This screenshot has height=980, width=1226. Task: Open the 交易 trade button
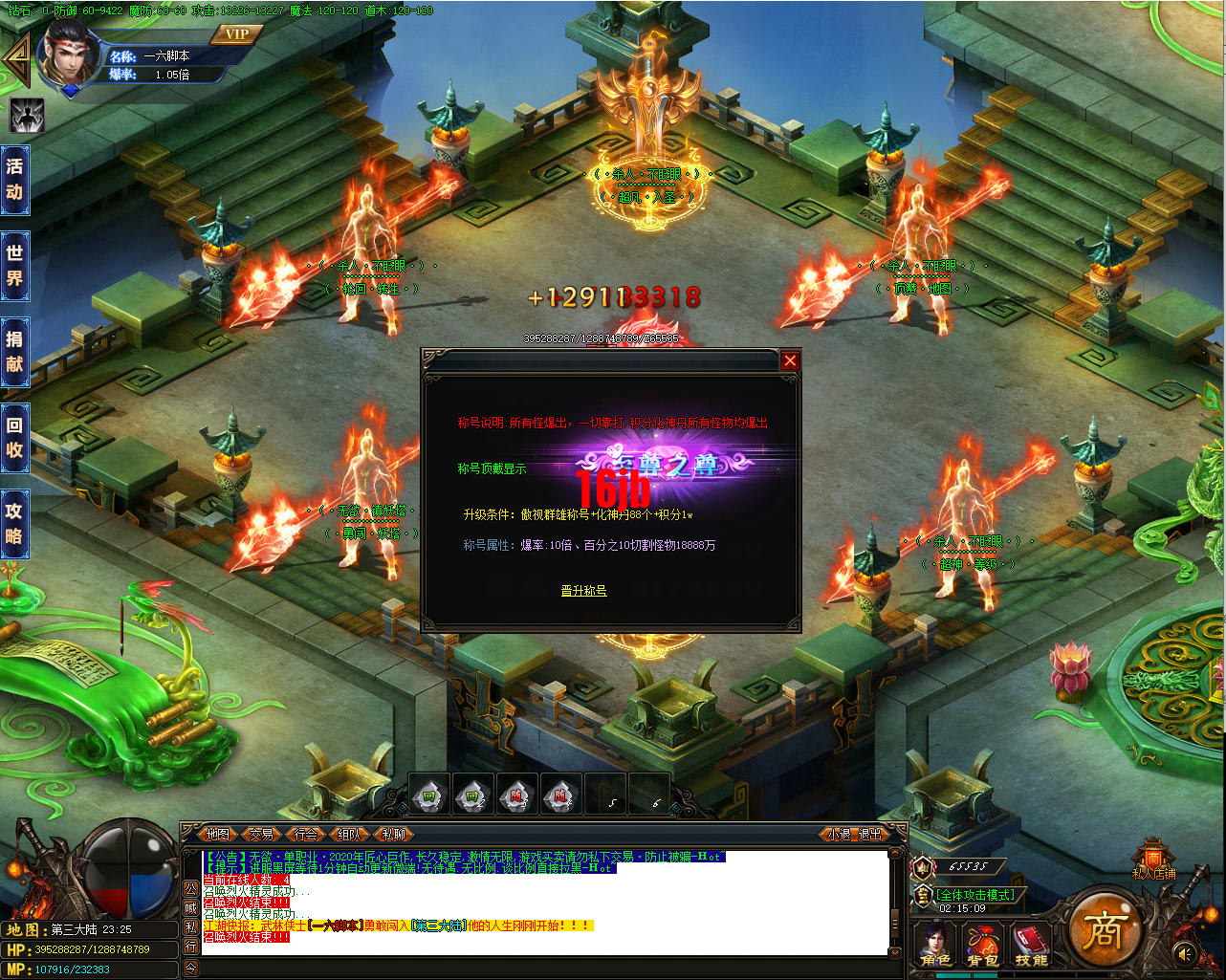click(262, 834)
